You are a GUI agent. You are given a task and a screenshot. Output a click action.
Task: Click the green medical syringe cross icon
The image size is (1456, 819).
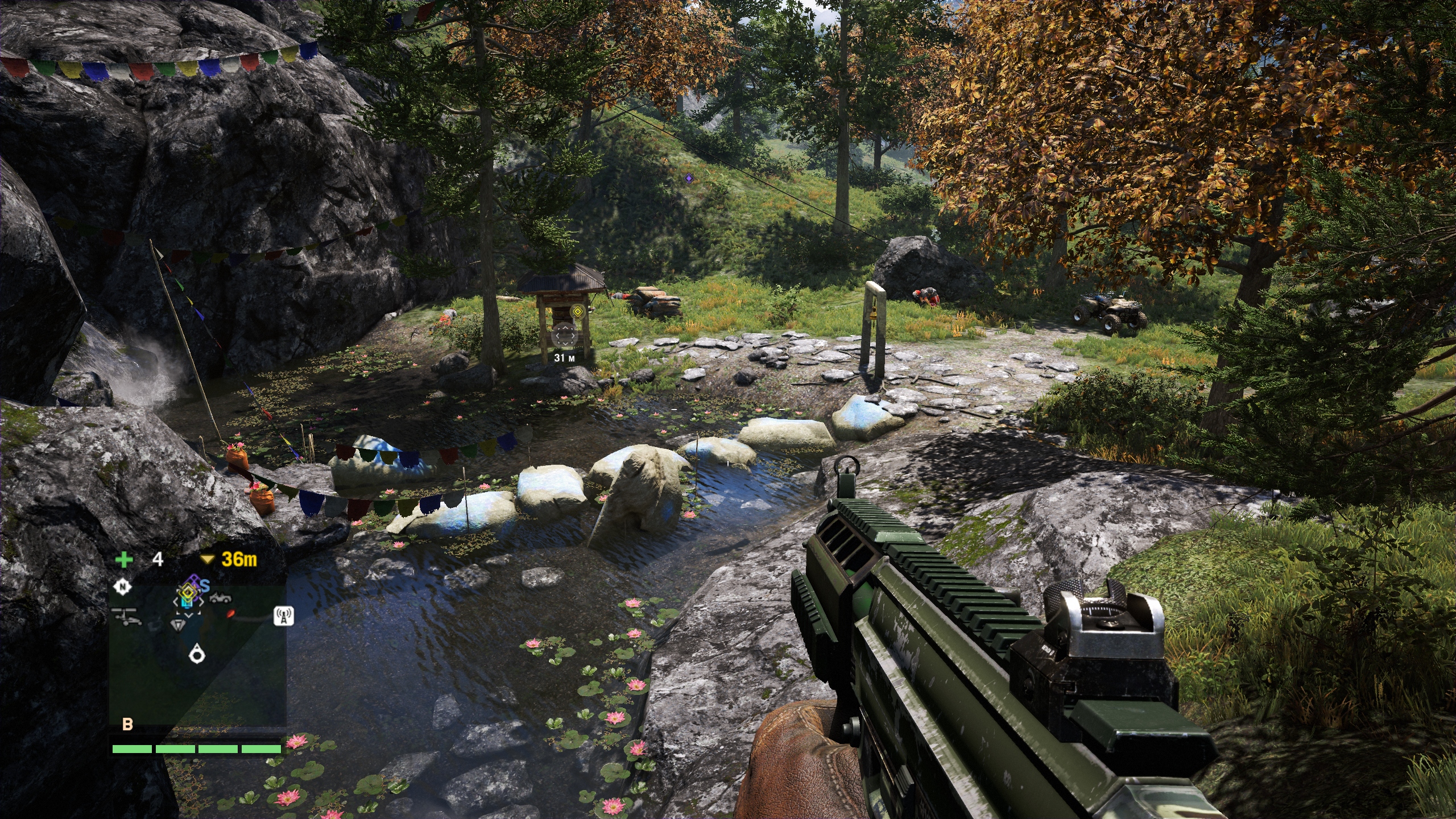click(123, 560)
